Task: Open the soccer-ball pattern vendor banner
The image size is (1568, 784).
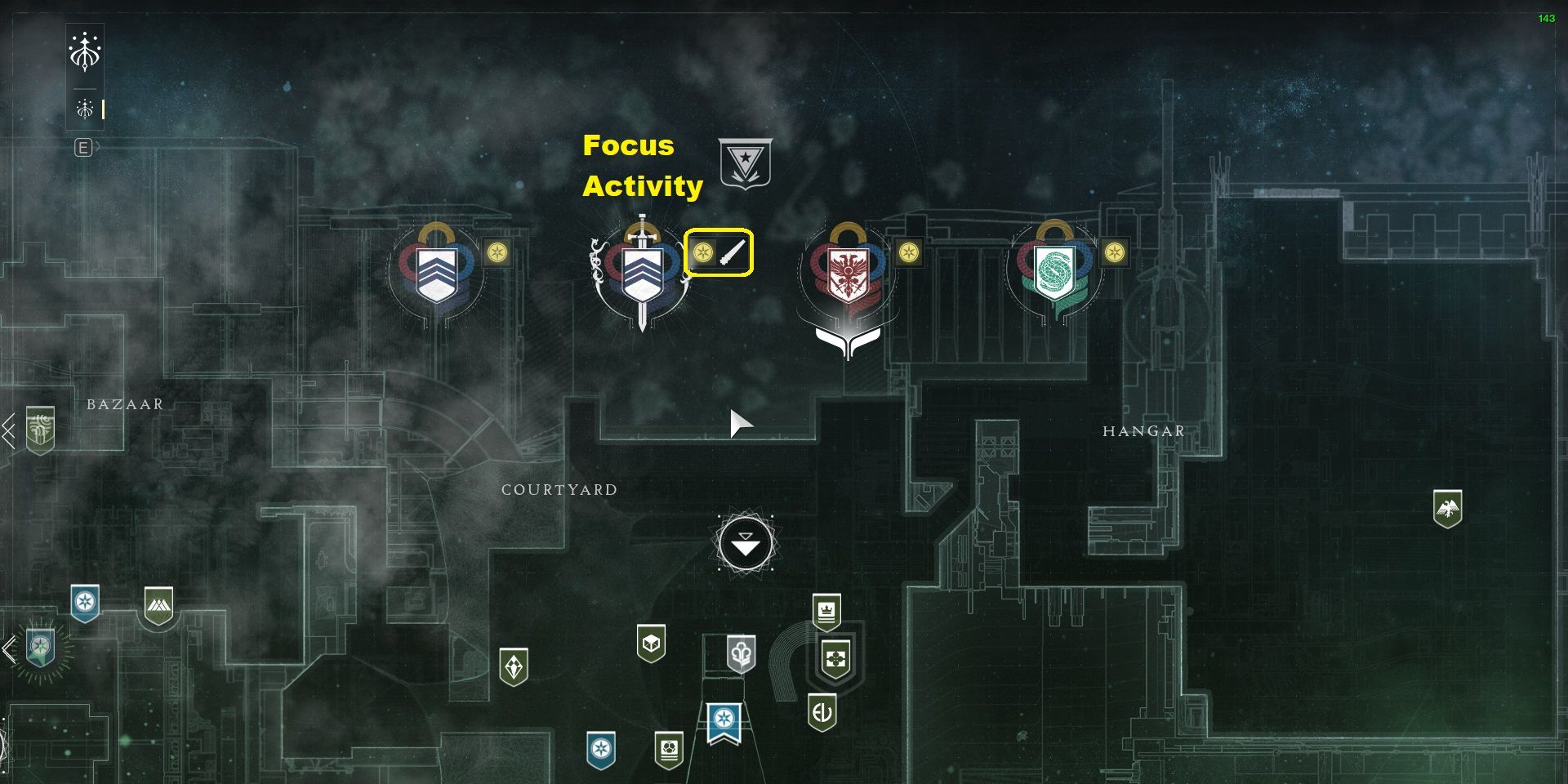Action: tap(669, 749)
